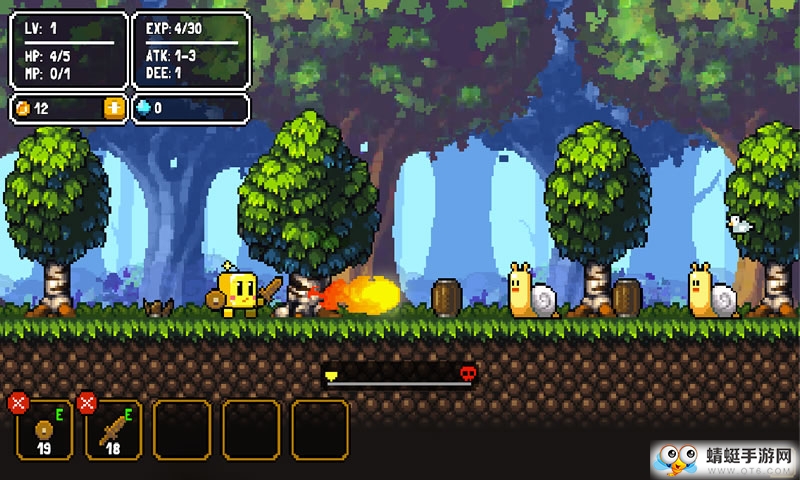This screenshot has height=480, width=800.
Task: Remove the shield with its red X
Action: click(17, 403)
